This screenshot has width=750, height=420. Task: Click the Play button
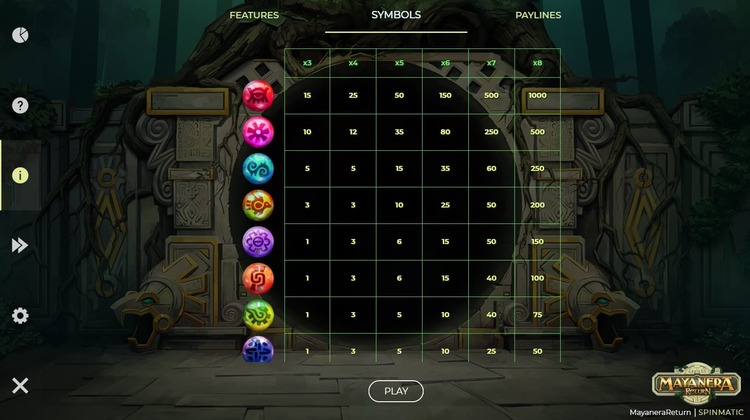click(x=396, y=391)
